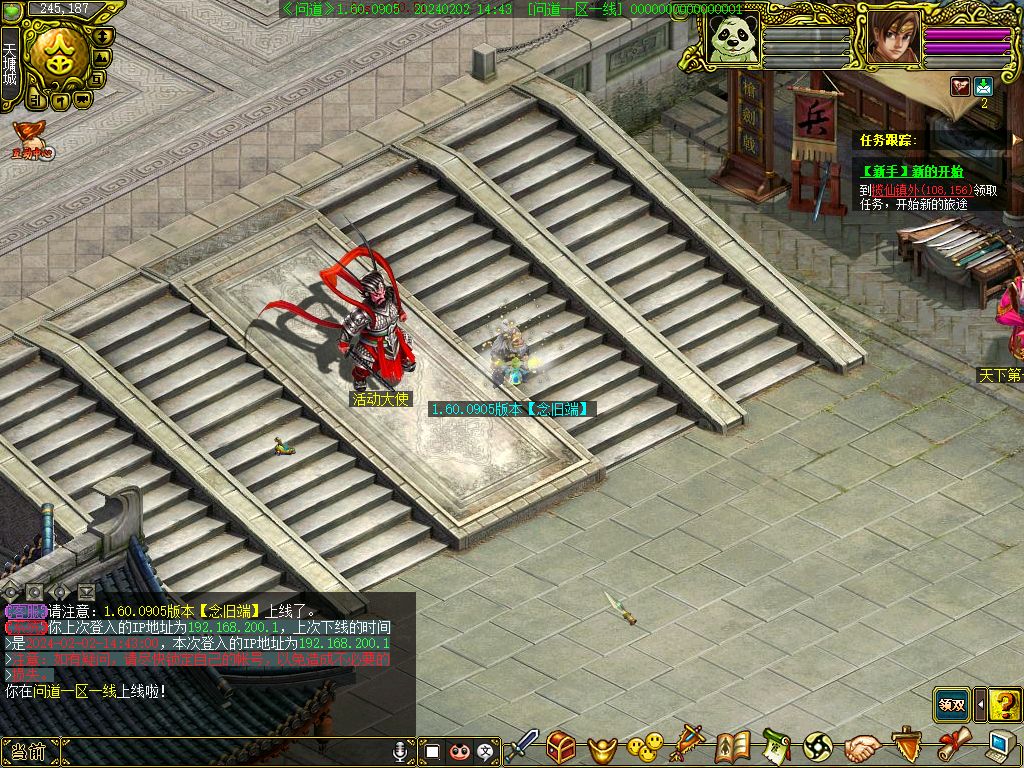Click the up-down arrows button beside minimap
The image size is (1024, 768).
[x=103, y=36]
